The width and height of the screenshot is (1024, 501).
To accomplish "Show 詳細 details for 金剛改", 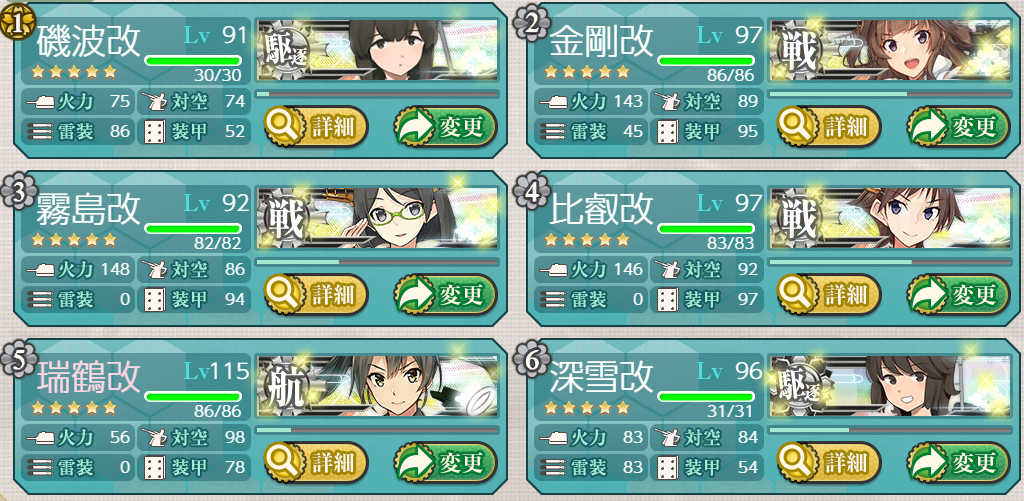I will (x=828, y=126).
